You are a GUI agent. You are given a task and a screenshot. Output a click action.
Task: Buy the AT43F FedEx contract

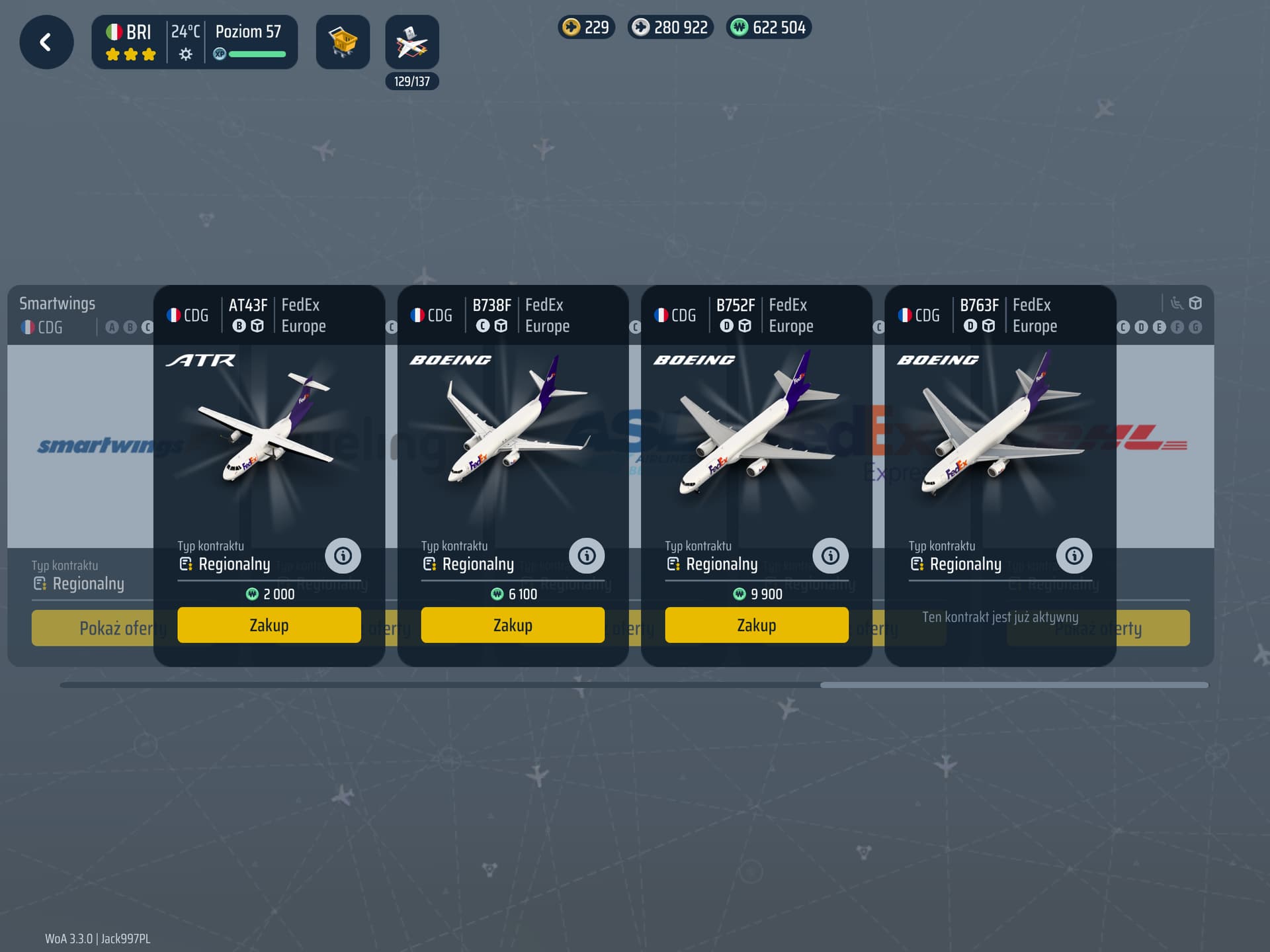(x=269, y=625)
